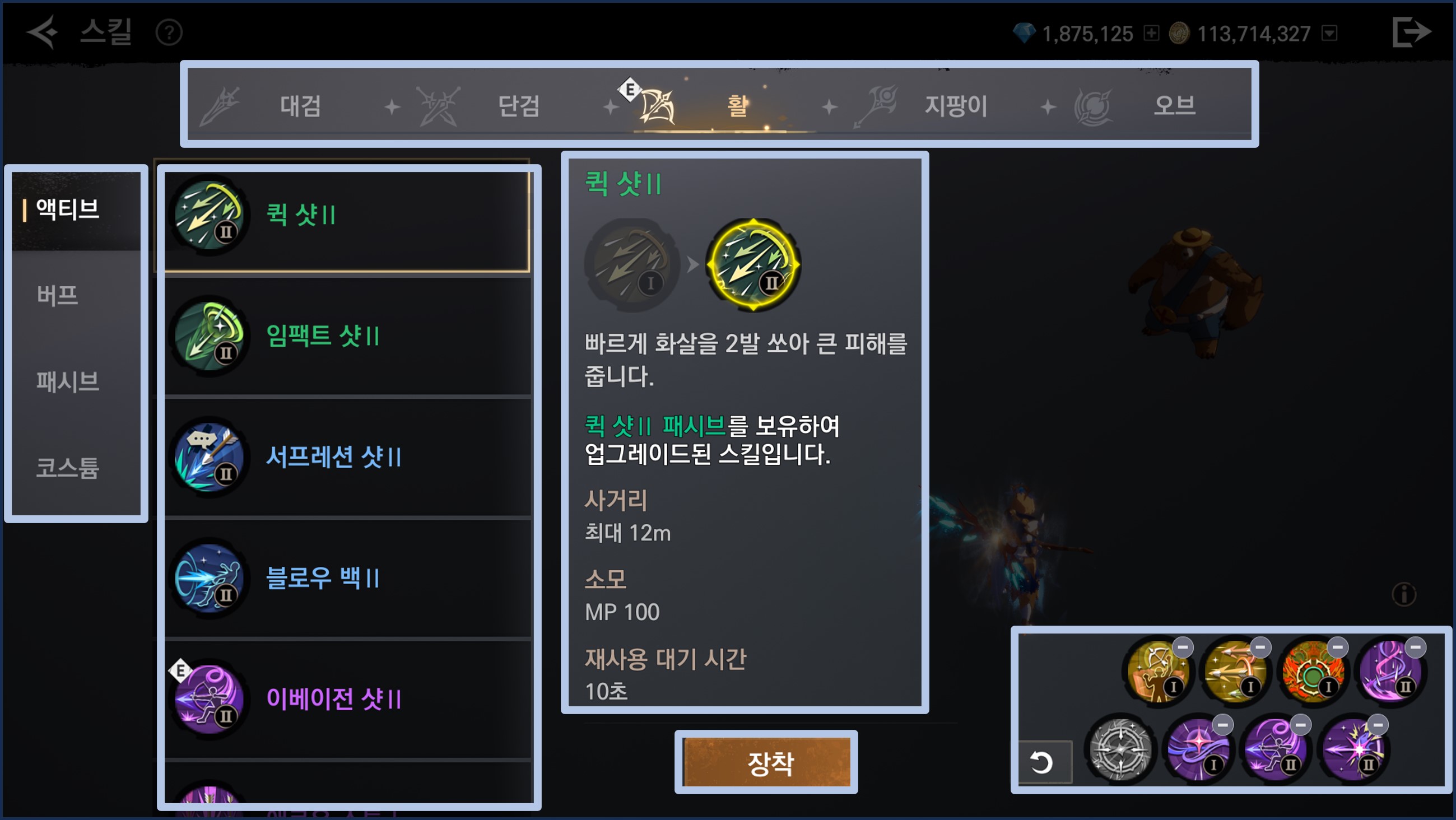
Task: Expand the gold currency dropdown arrow
Action: click(1329, 34)
